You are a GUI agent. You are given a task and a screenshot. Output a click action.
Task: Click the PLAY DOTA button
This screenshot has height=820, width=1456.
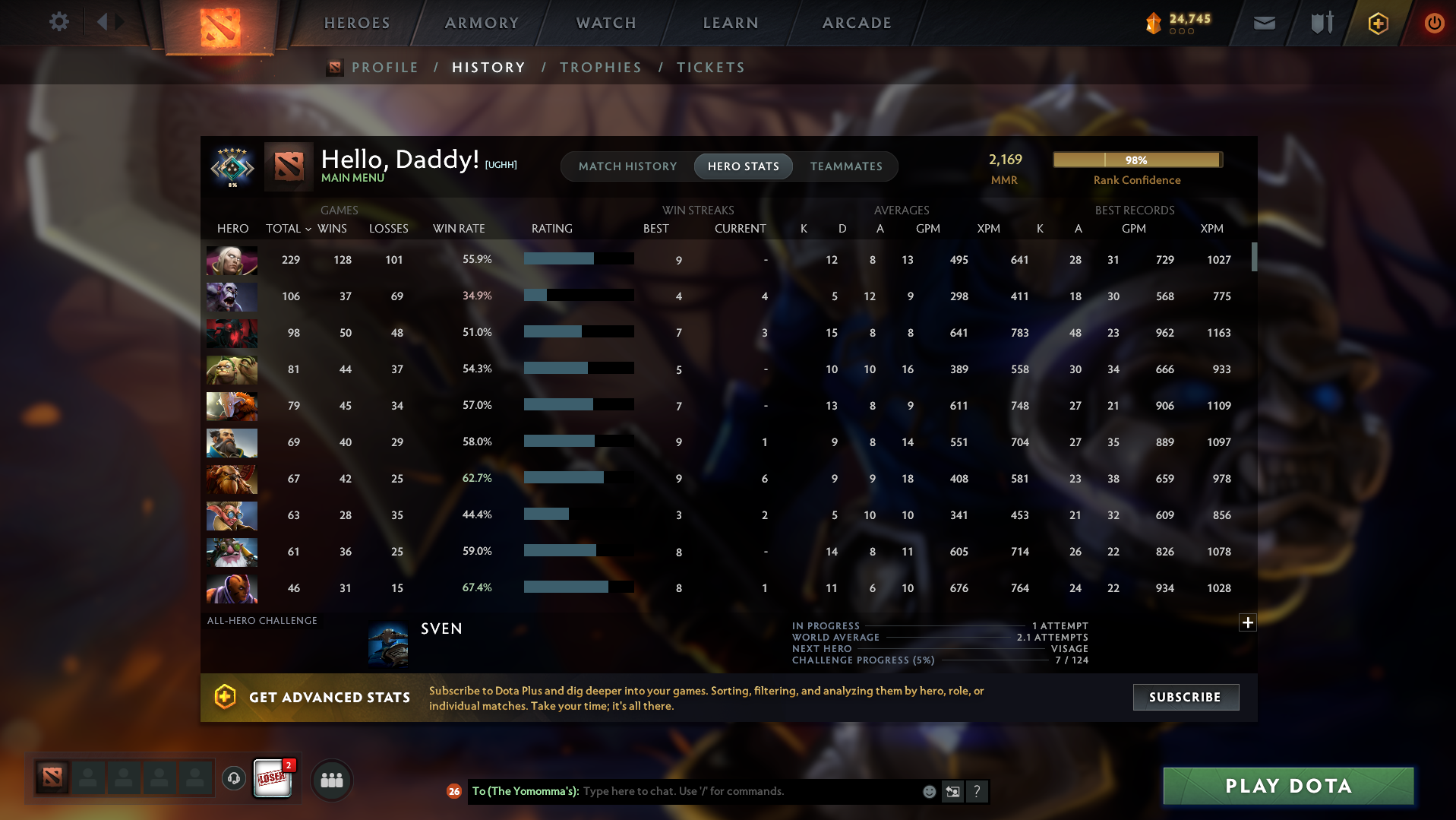1287,786
